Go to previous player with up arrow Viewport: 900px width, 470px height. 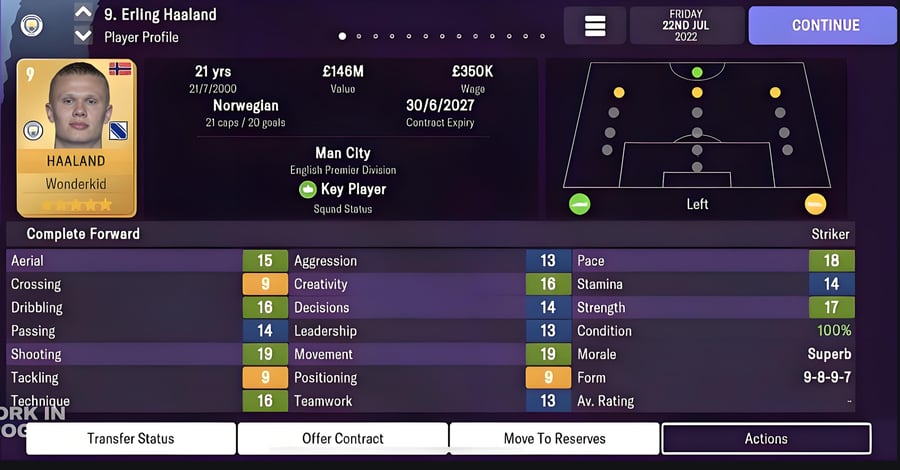click(83, 14)
